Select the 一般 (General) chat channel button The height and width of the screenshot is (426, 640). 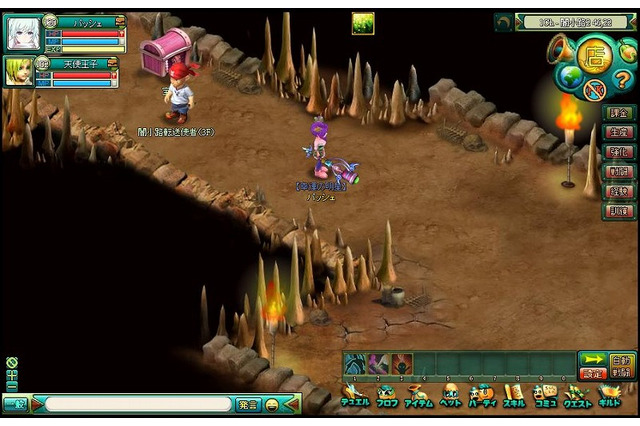(14, 405)
